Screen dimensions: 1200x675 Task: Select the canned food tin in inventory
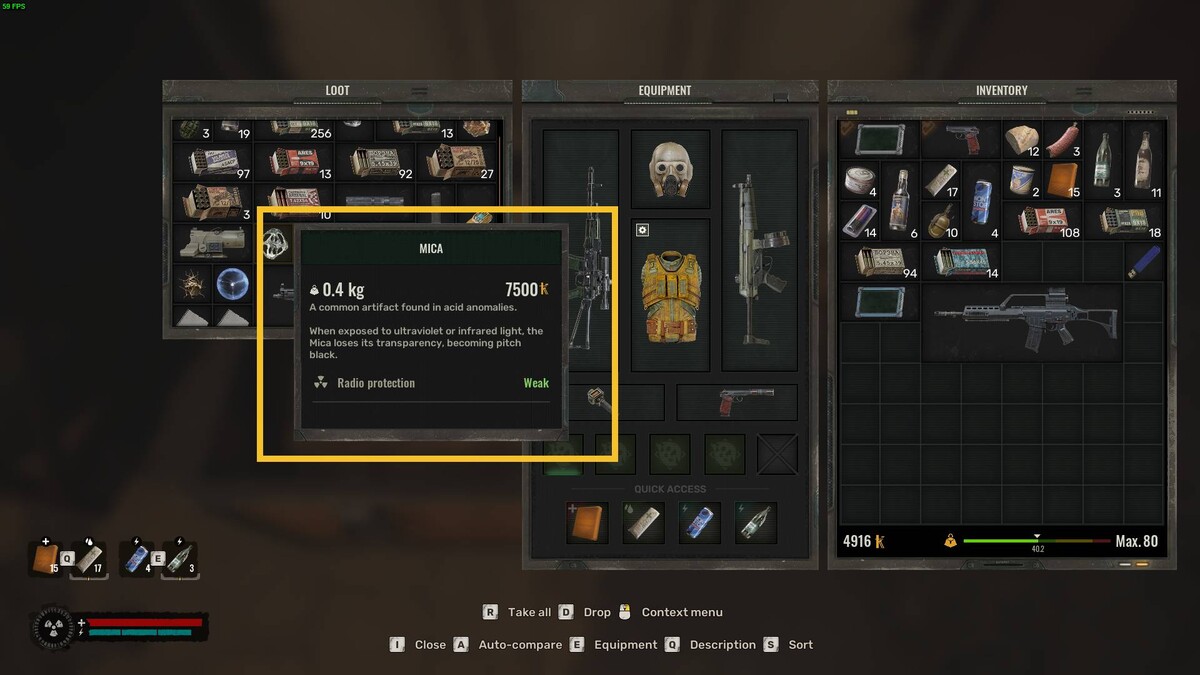[859, 182]
